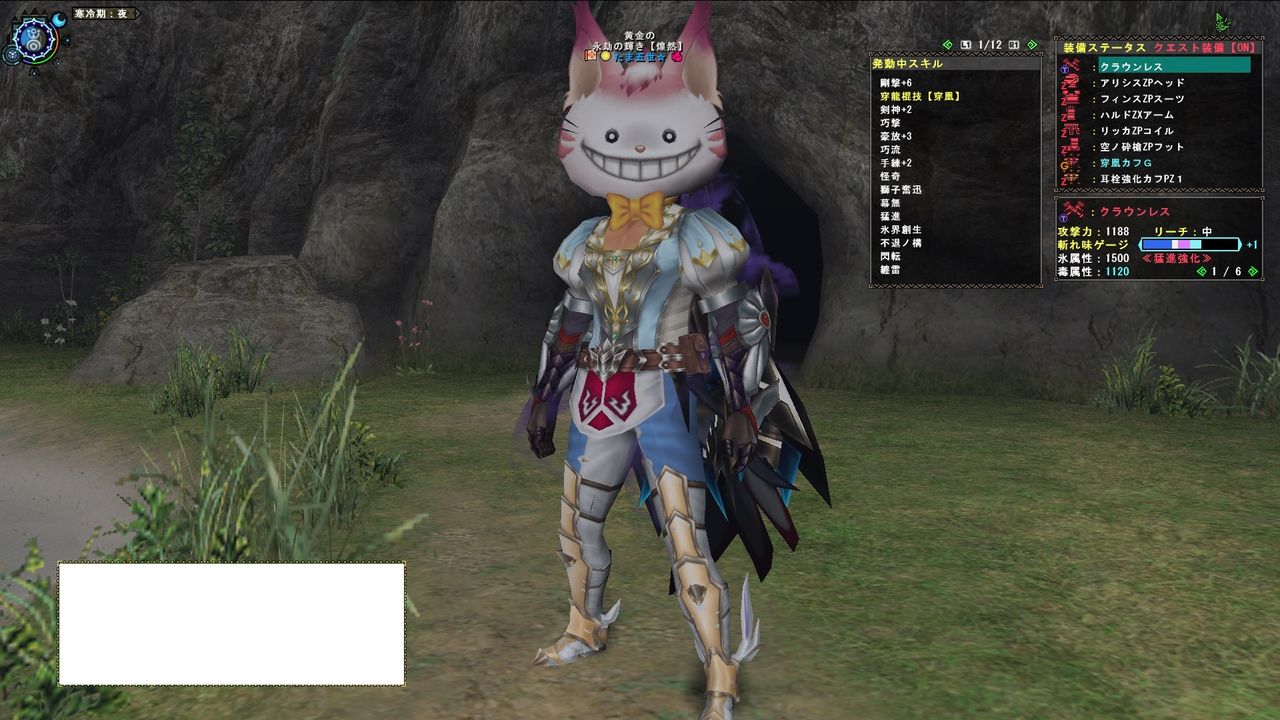Click the right green arrow beside 1/6
The height and width of the screenshot is (720, 1280).
(1252, 271)
